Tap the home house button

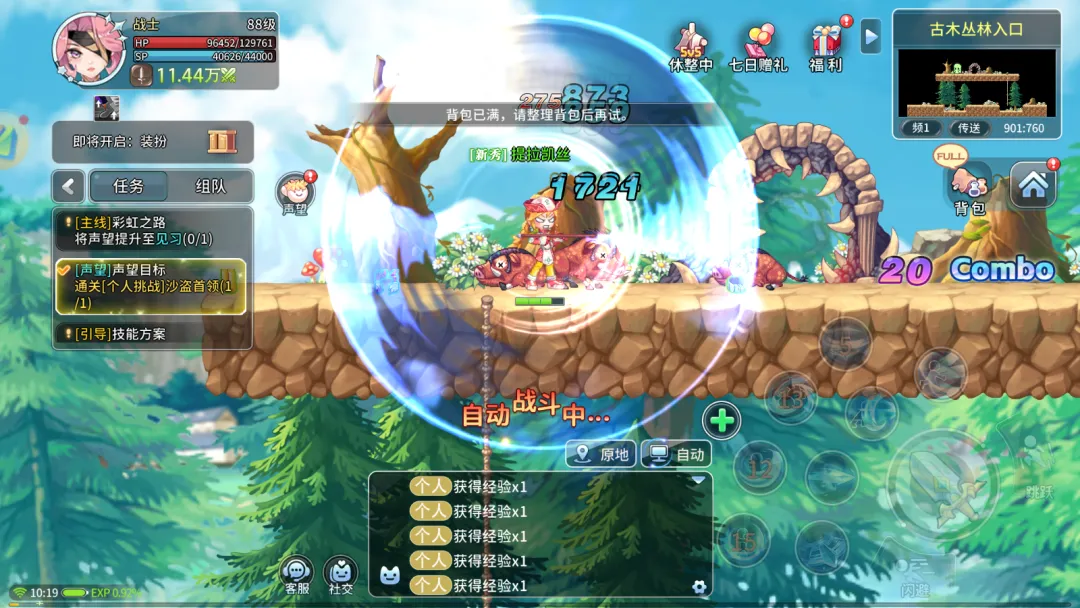click(1033, 185)
